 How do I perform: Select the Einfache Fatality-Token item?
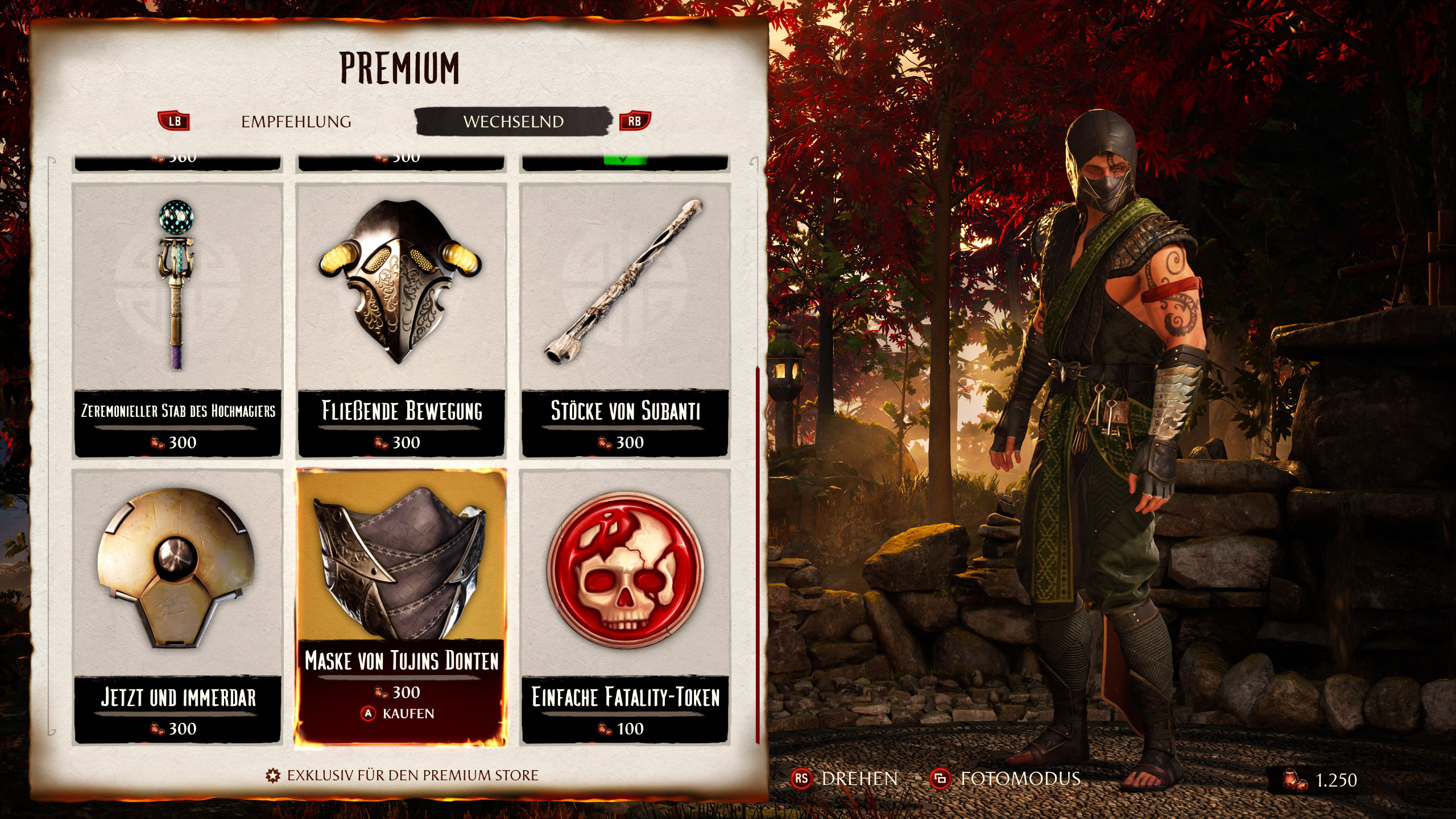click(x=625, y=606)
